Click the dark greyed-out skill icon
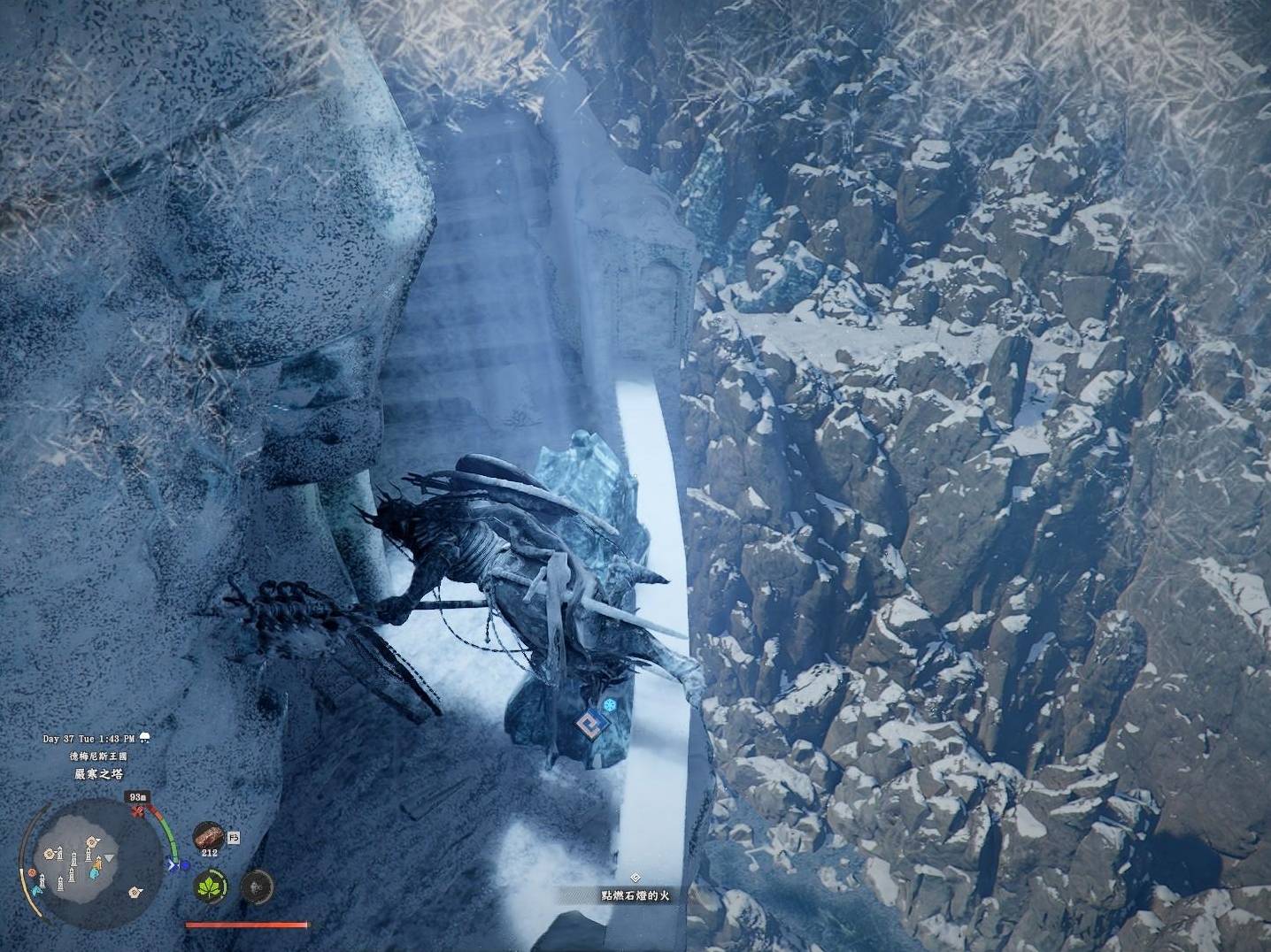Viewport: 1271px width, 952px height. tap(256, 886)
